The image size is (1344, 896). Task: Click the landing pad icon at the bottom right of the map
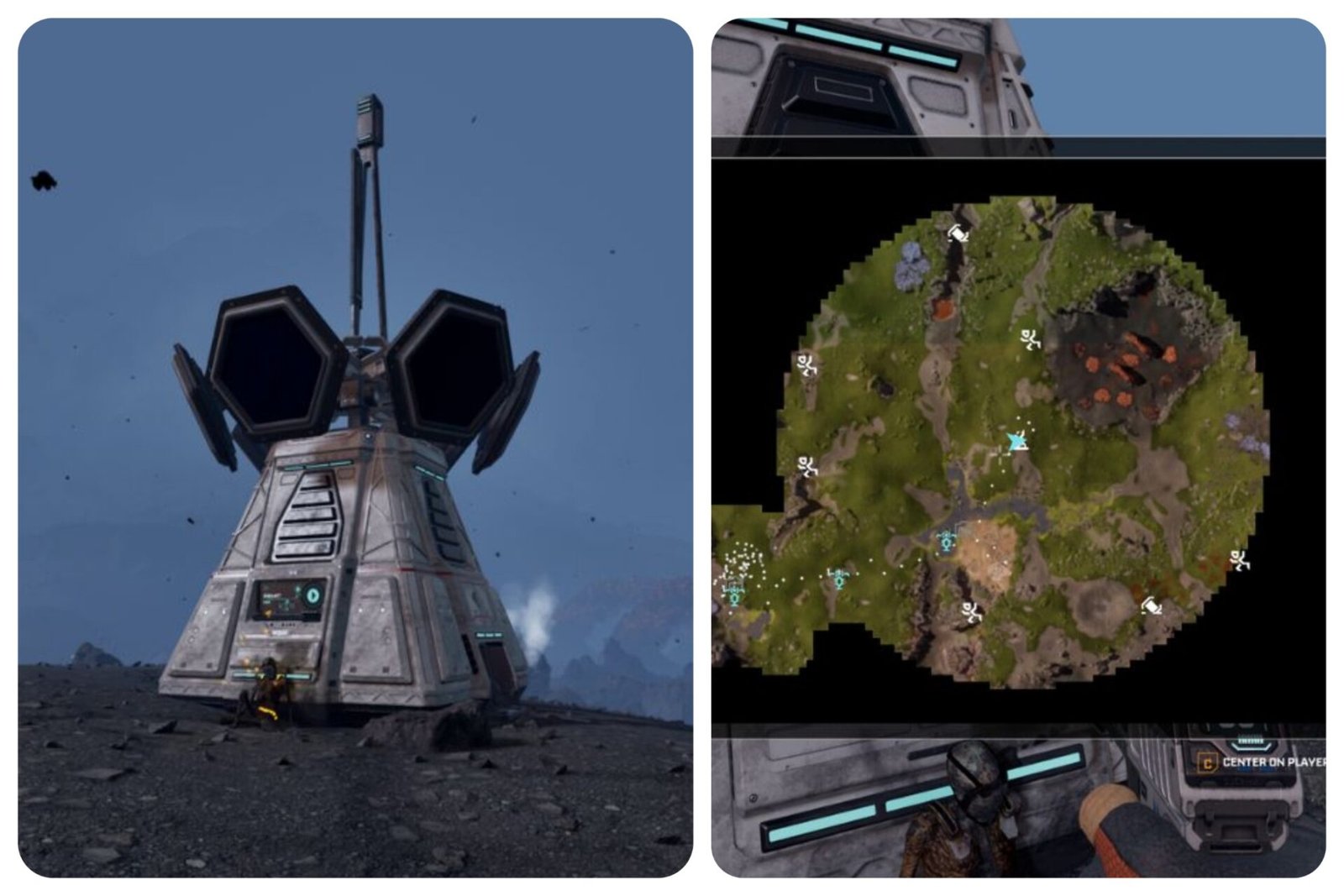tap(1150, 605)
